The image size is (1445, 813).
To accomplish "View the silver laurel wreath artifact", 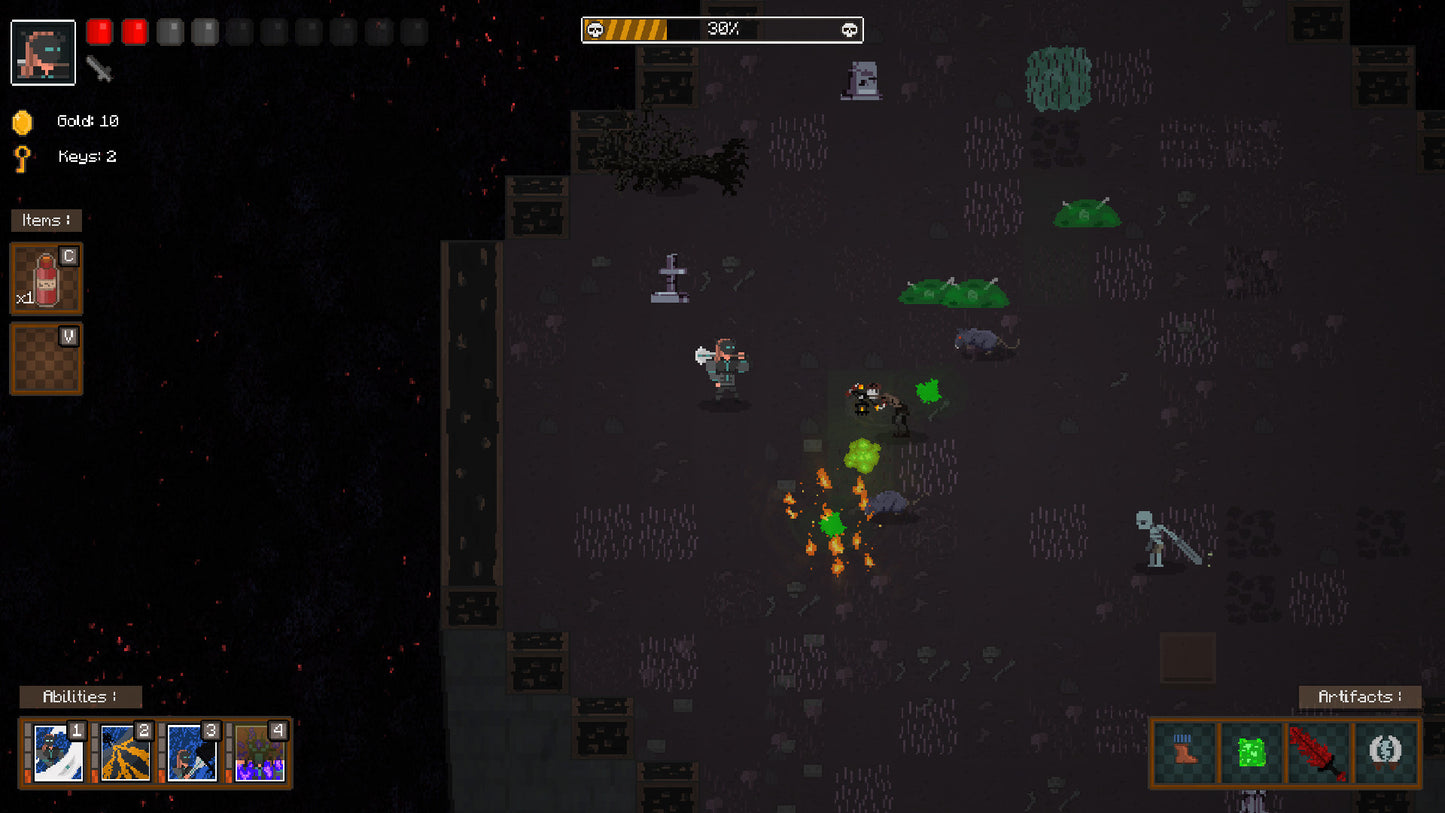I will [x=1385, y=752].
